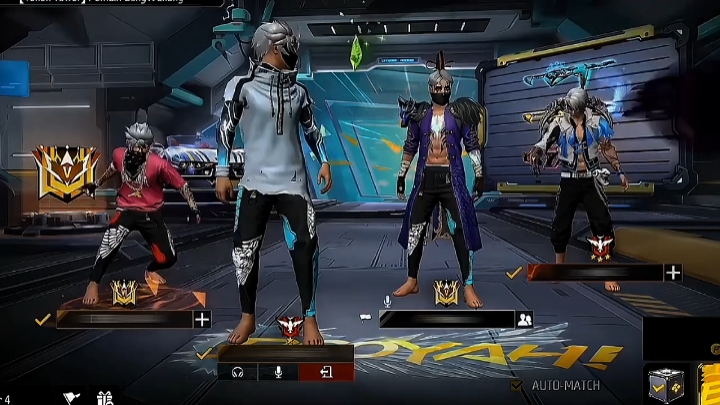Click the red leave squad button
This screenshot has width=720, height=405.
click(325, 372)
